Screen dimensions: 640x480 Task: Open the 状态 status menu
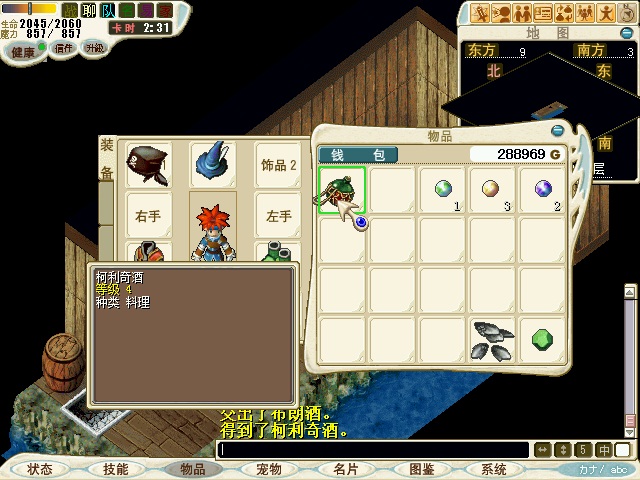coord(40,468)
